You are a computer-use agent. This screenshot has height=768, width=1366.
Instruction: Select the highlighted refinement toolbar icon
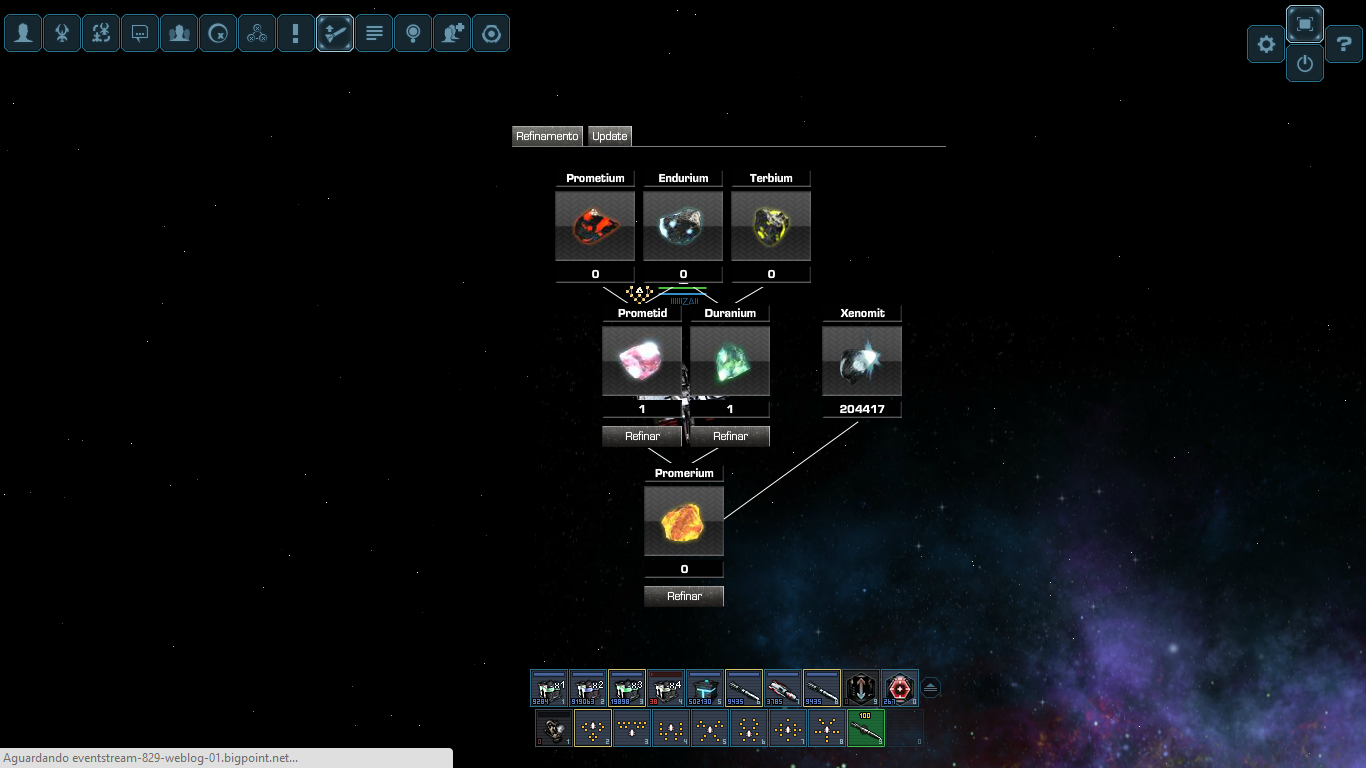coord(335,33)
